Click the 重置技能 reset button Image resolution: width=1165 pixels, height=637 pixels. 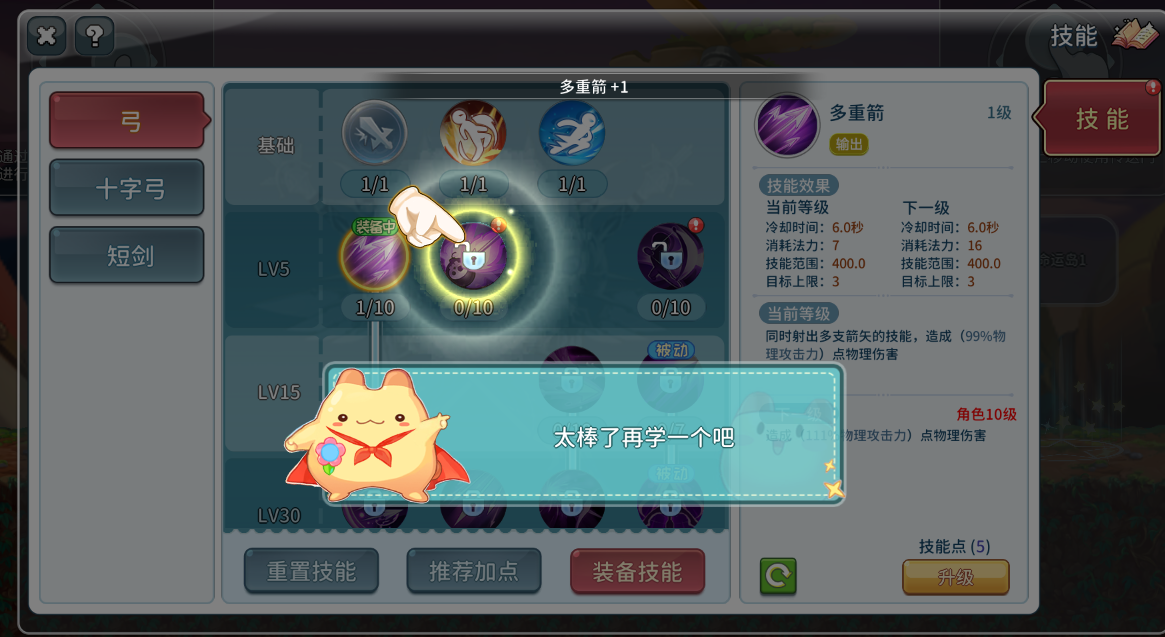coord(311,572)
